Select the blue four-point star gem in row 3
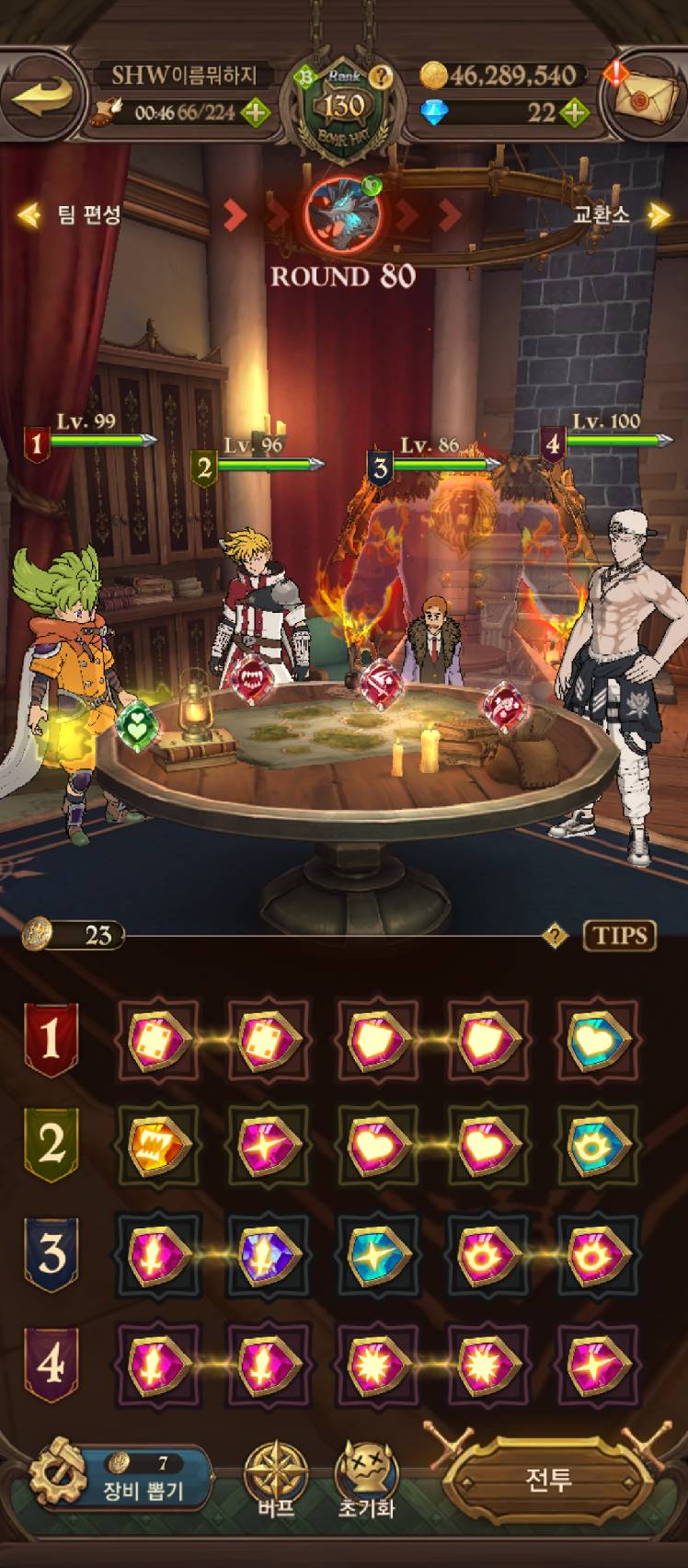Screen dimensions: 688x1568 click(378, 1255)
